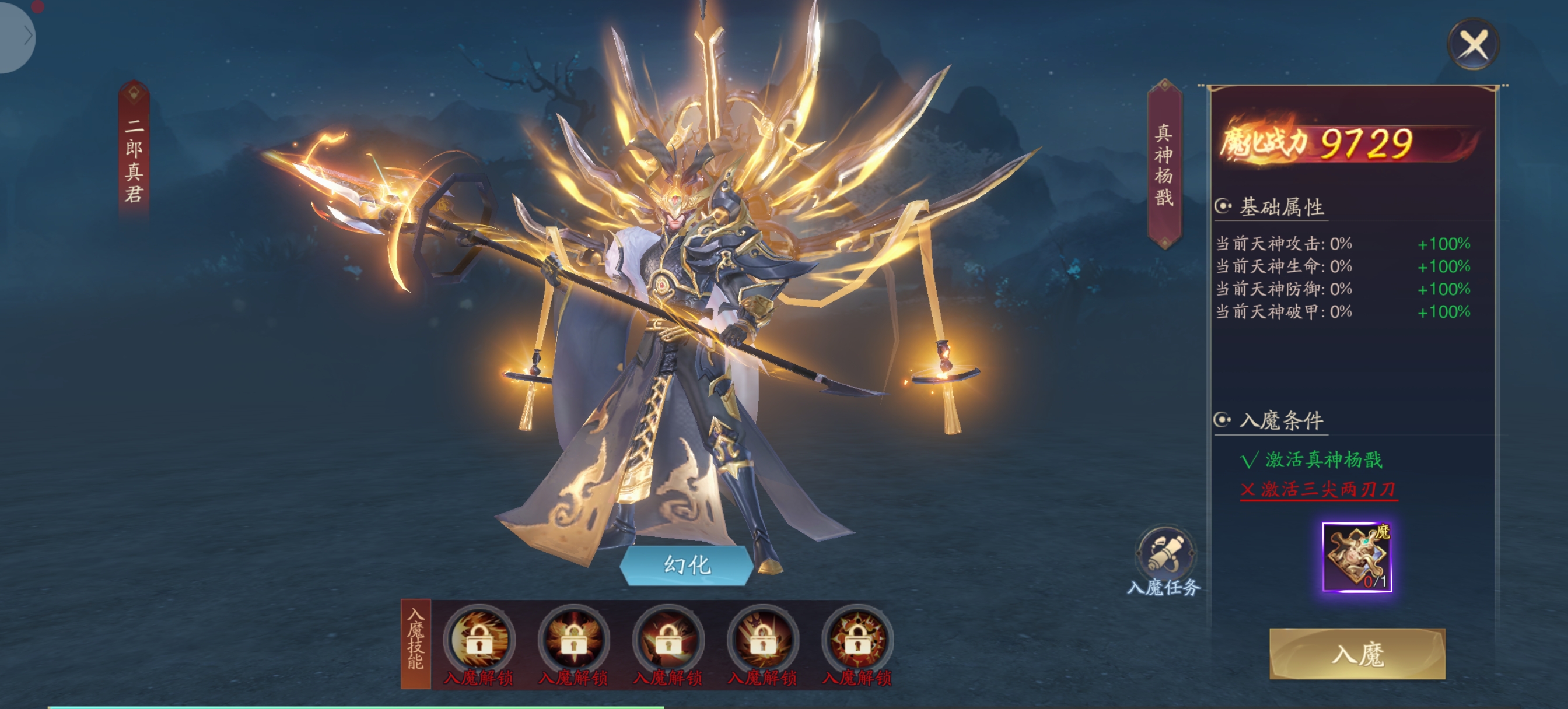Tap the 幻化 transform button

pos(687,566)
